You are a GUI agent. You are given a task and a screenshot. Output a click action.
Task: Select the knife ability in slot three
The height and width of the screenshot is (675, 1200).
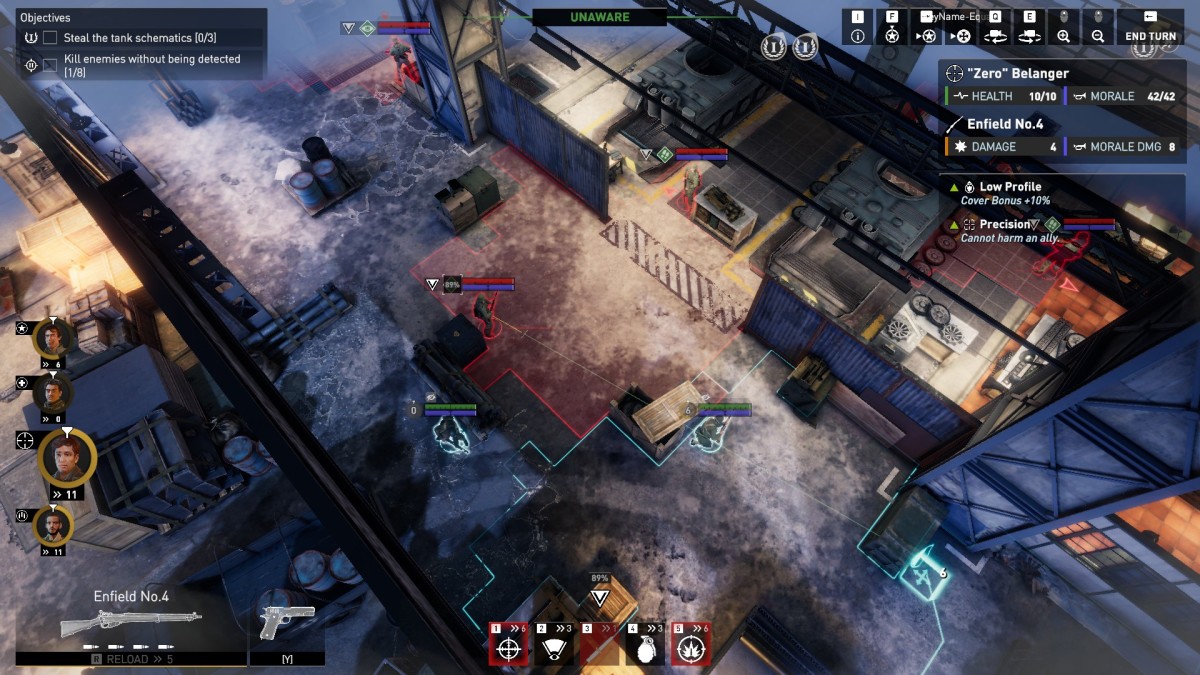pos(600,648)
